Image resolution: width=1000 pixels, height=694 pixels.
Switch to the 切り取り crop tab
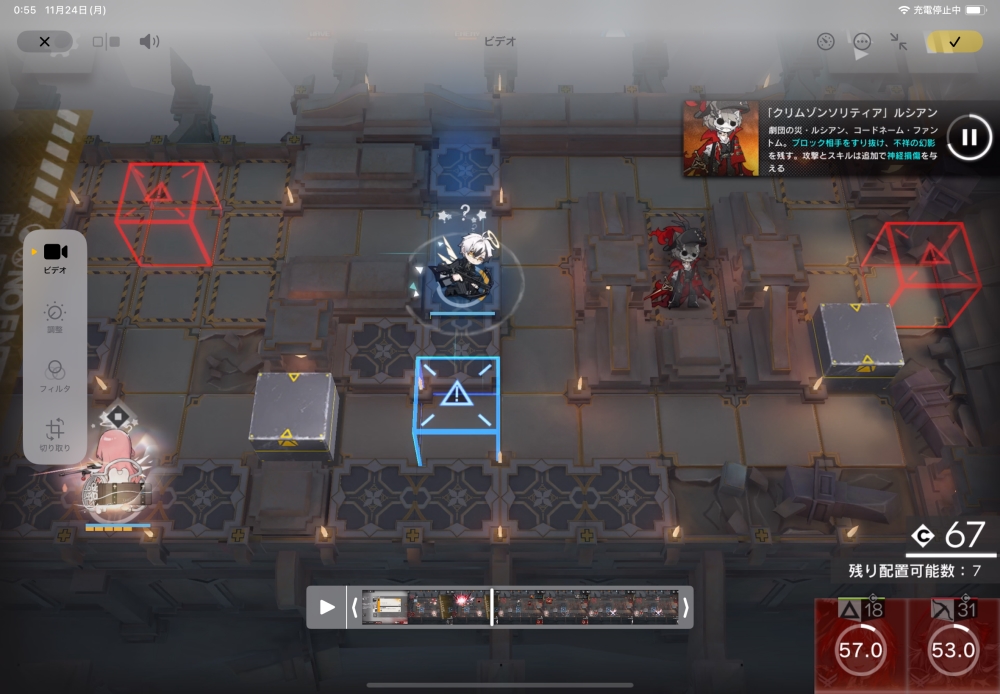pyautogui.click(x=55, y=435)
